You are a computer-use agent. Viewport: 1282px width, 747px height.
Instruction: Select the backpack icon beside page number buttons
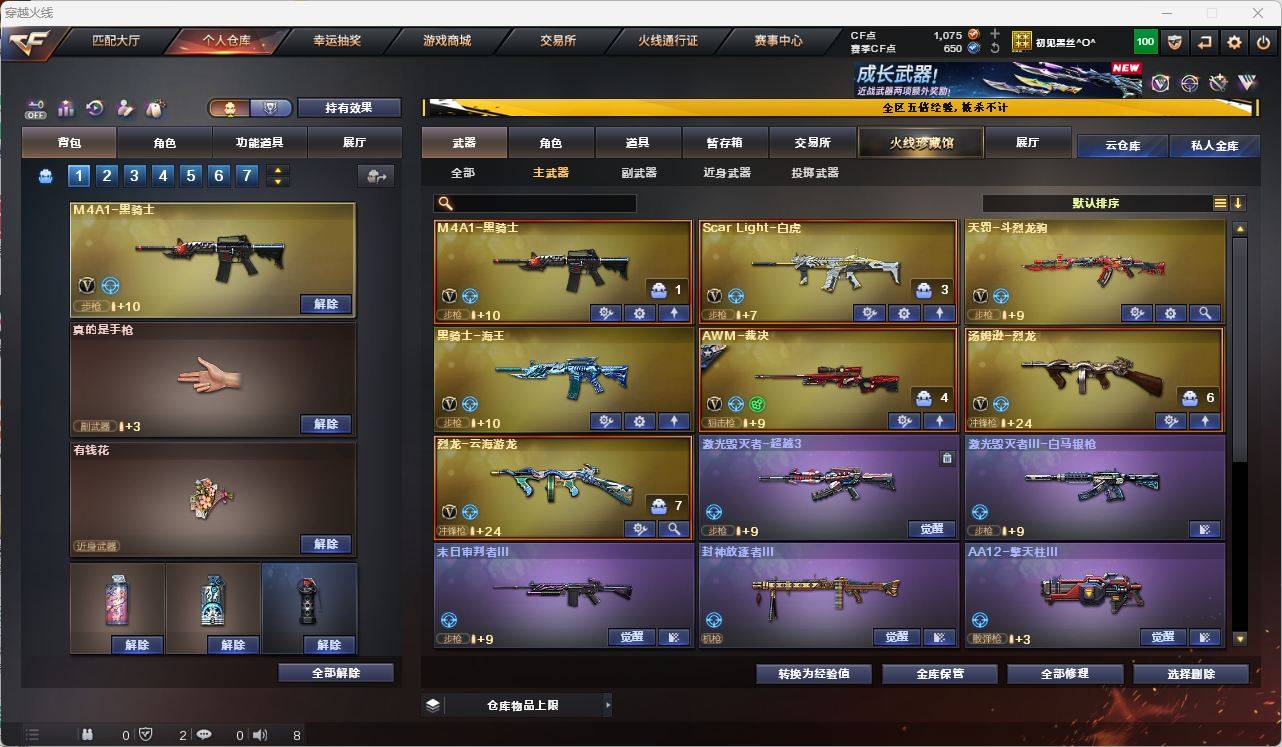click(48, 175)
